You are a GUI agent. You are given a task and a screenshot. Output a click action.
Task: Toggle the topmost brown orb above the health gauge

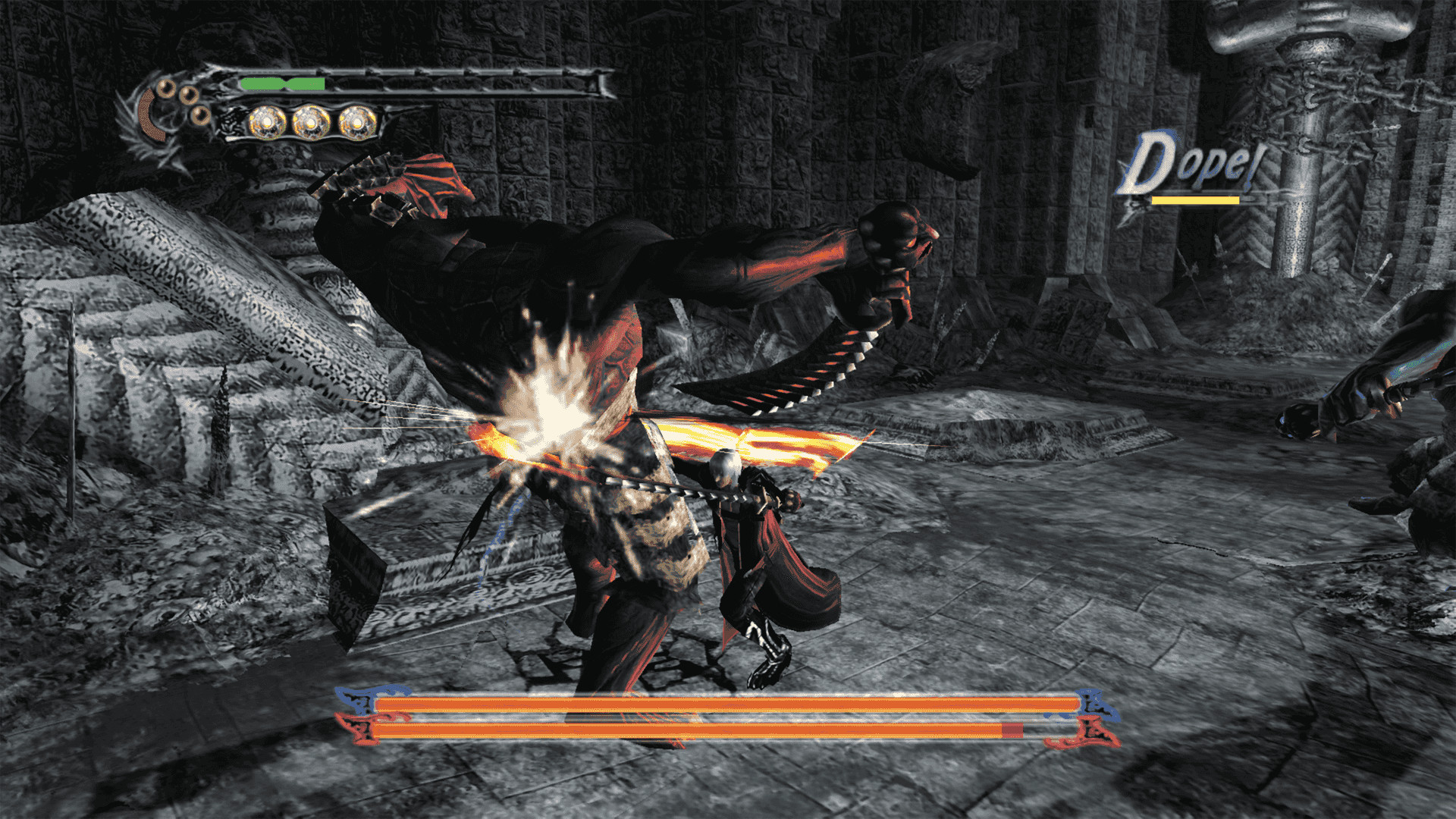pyautogui.click(x=166, y=89)
